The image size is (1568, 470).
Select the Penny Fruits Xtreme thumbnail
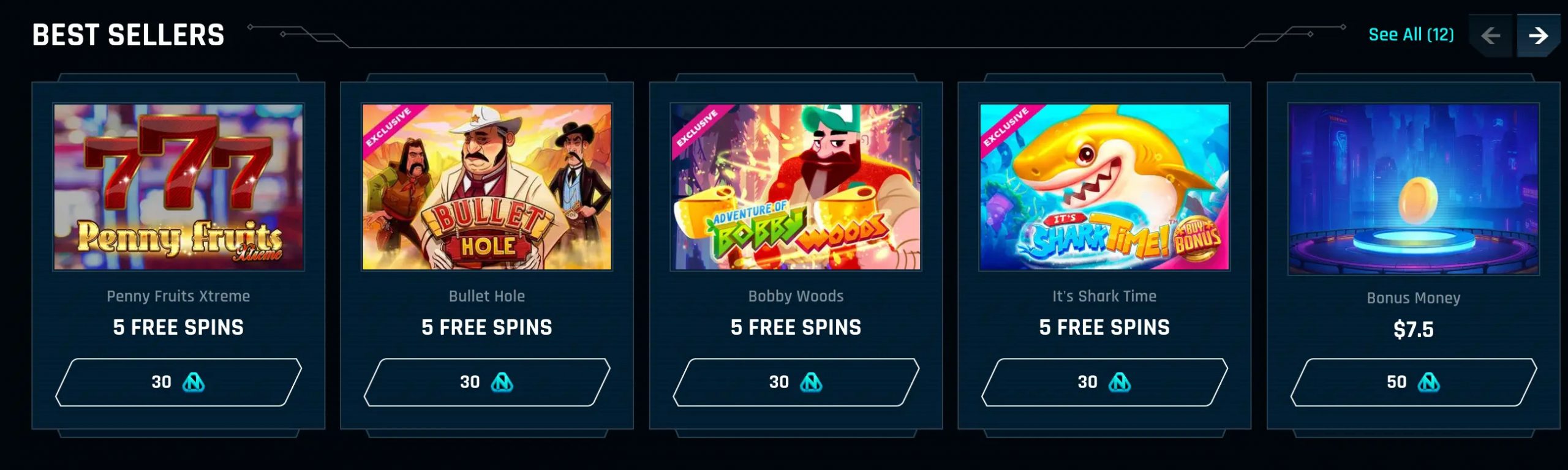click(178, 187)
